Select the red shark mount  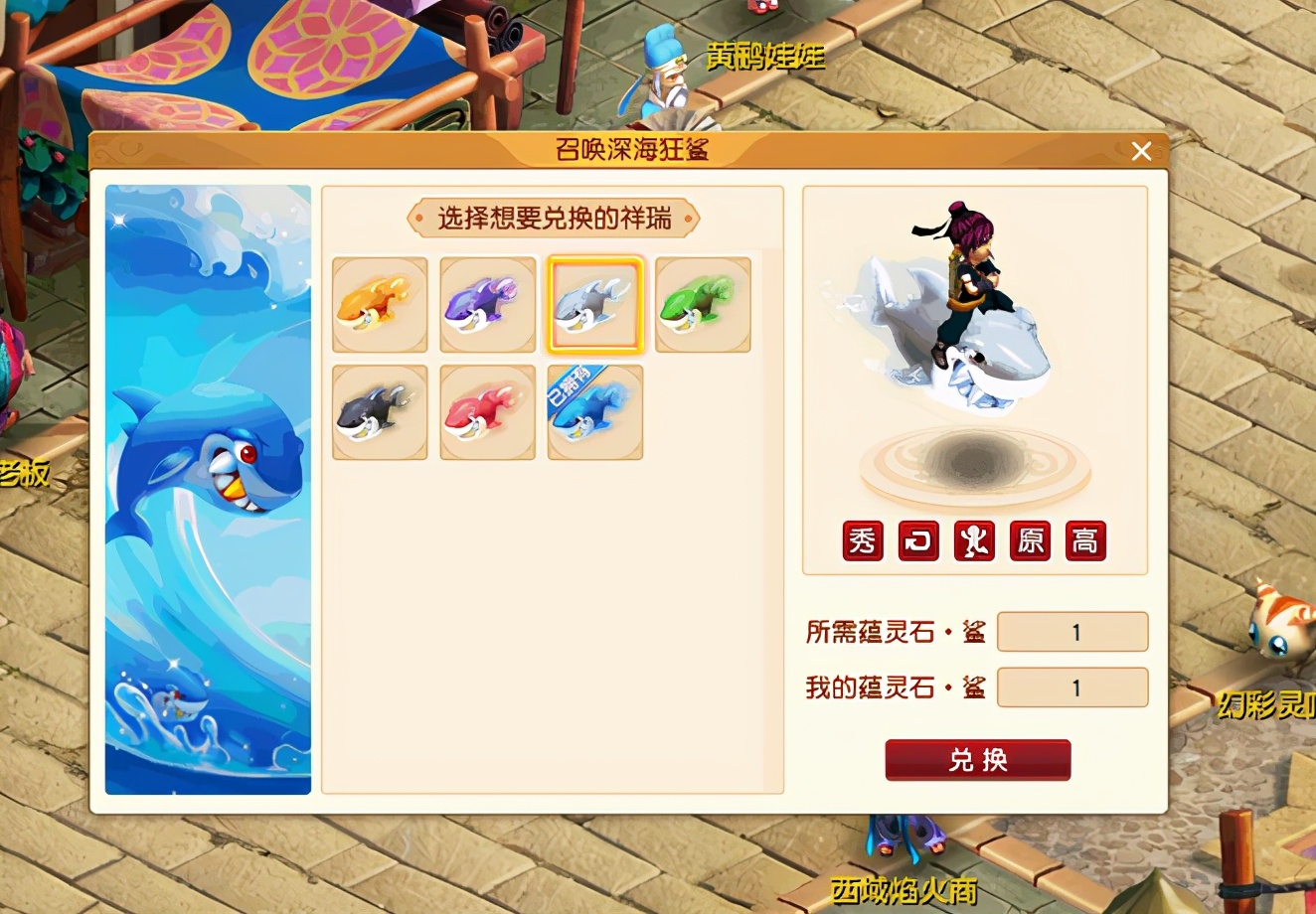pos(487,410)
